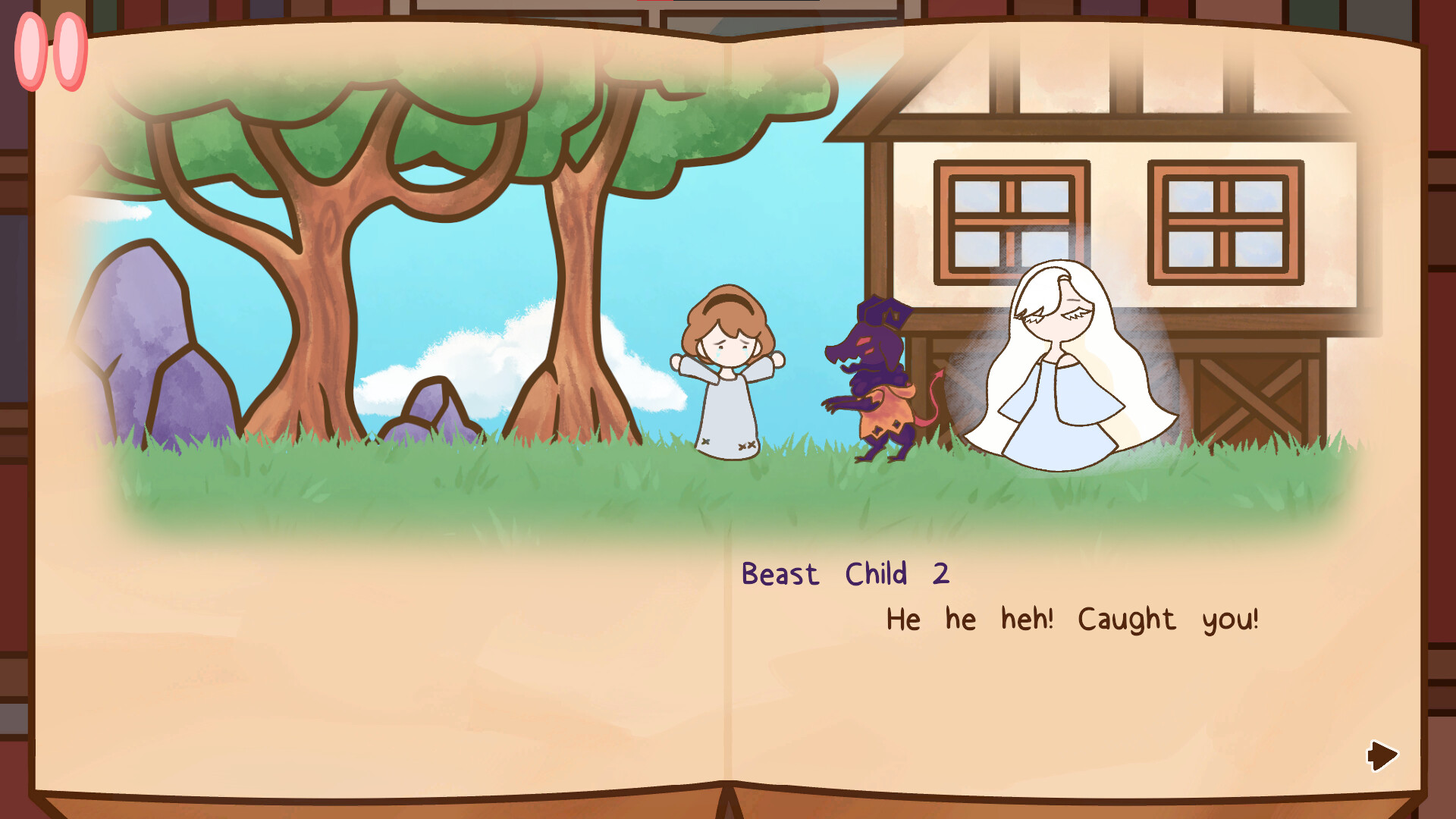
Task: Click the advance arrow to continue dialogue
Action: (1382, 755)
